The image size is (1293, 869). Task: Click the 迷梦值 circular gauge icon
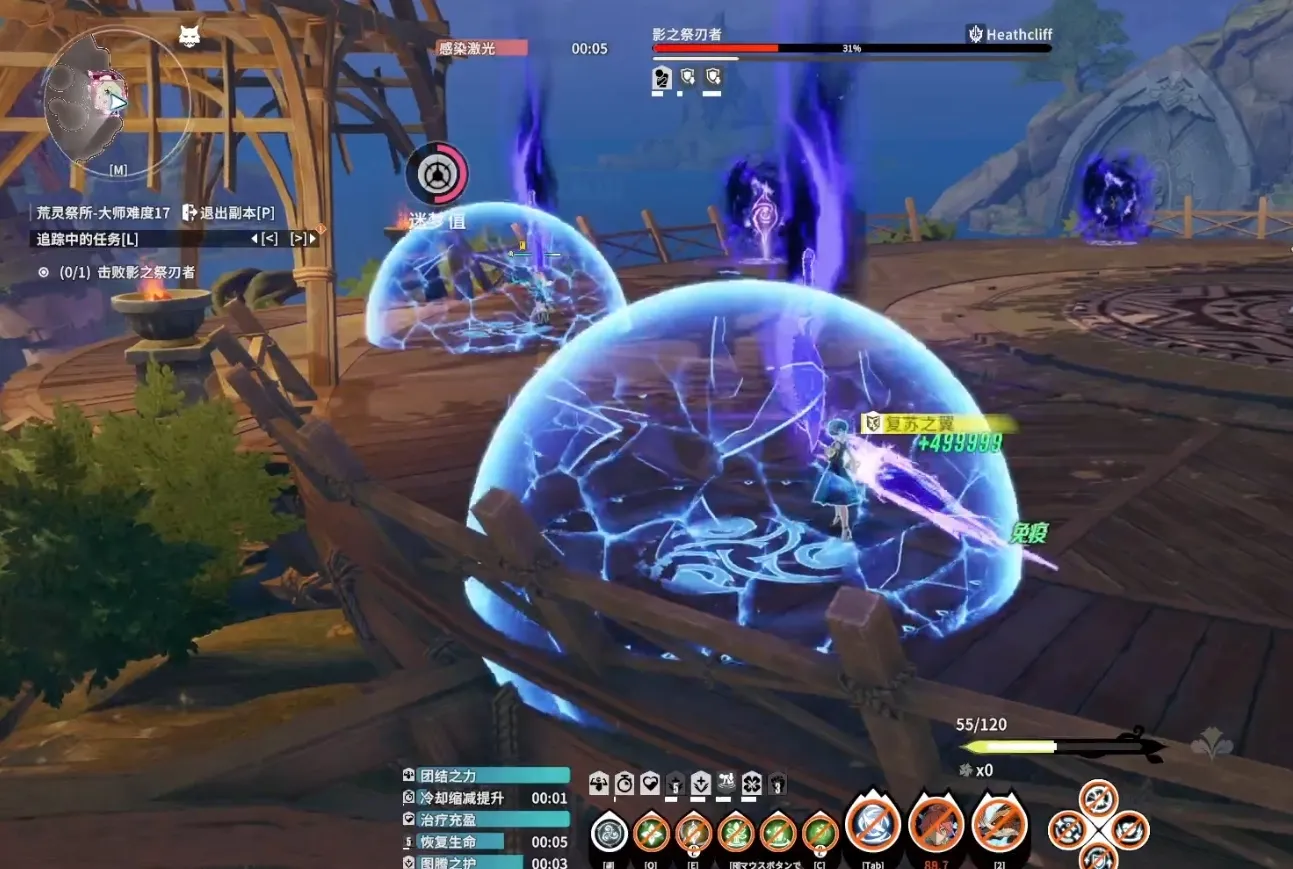coord(437,175)
